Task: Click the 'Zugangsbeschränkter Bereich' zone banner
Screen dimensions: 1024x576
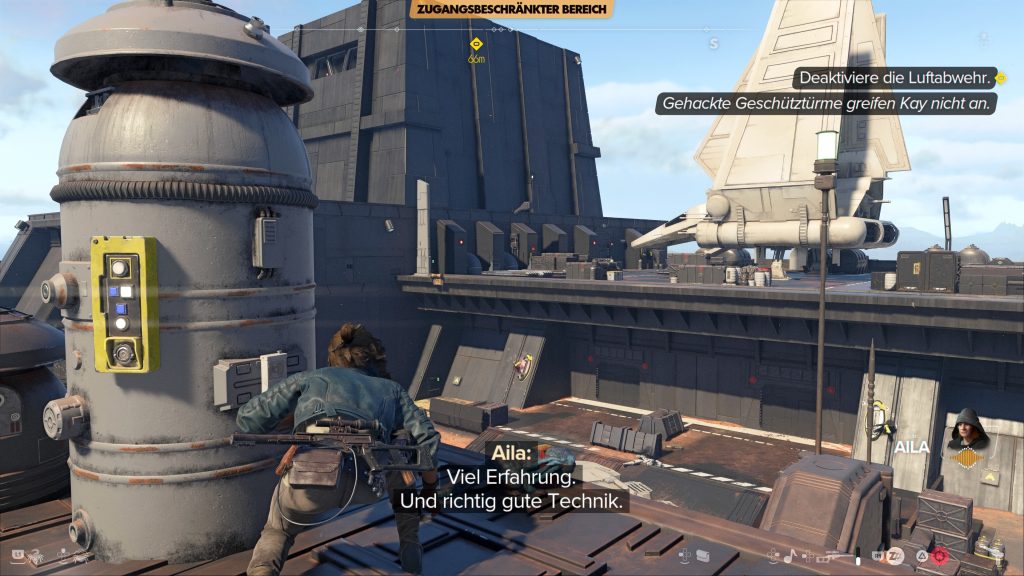Action: pyautogui.click(x=511, y=9)
